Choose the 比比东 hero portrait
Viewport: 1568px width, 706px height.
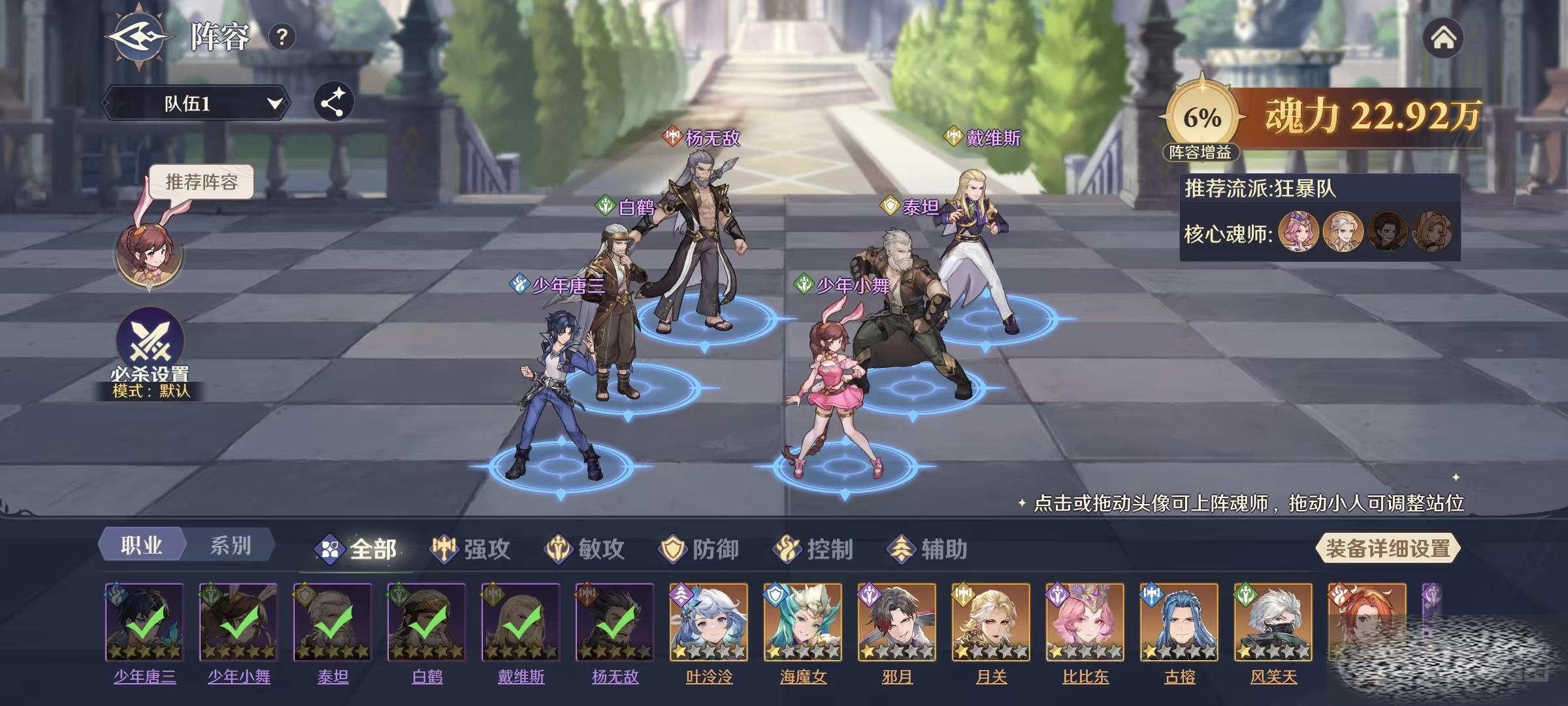click(1085, 622)
